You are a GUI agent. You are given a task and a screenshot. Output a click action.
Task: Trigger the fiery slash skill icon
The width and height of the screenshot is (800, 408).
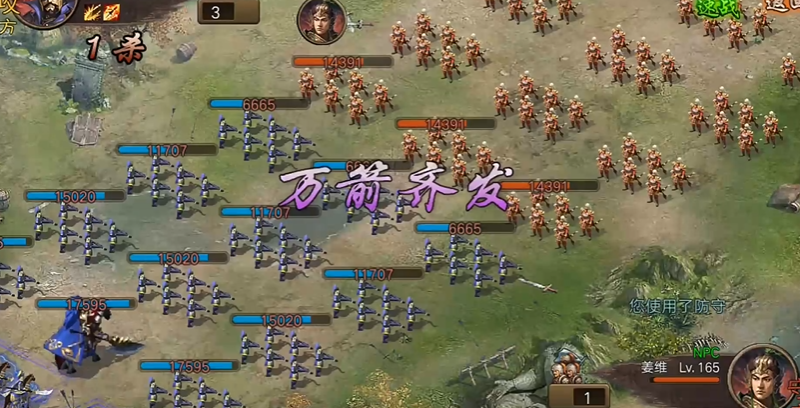click(114, 13)
